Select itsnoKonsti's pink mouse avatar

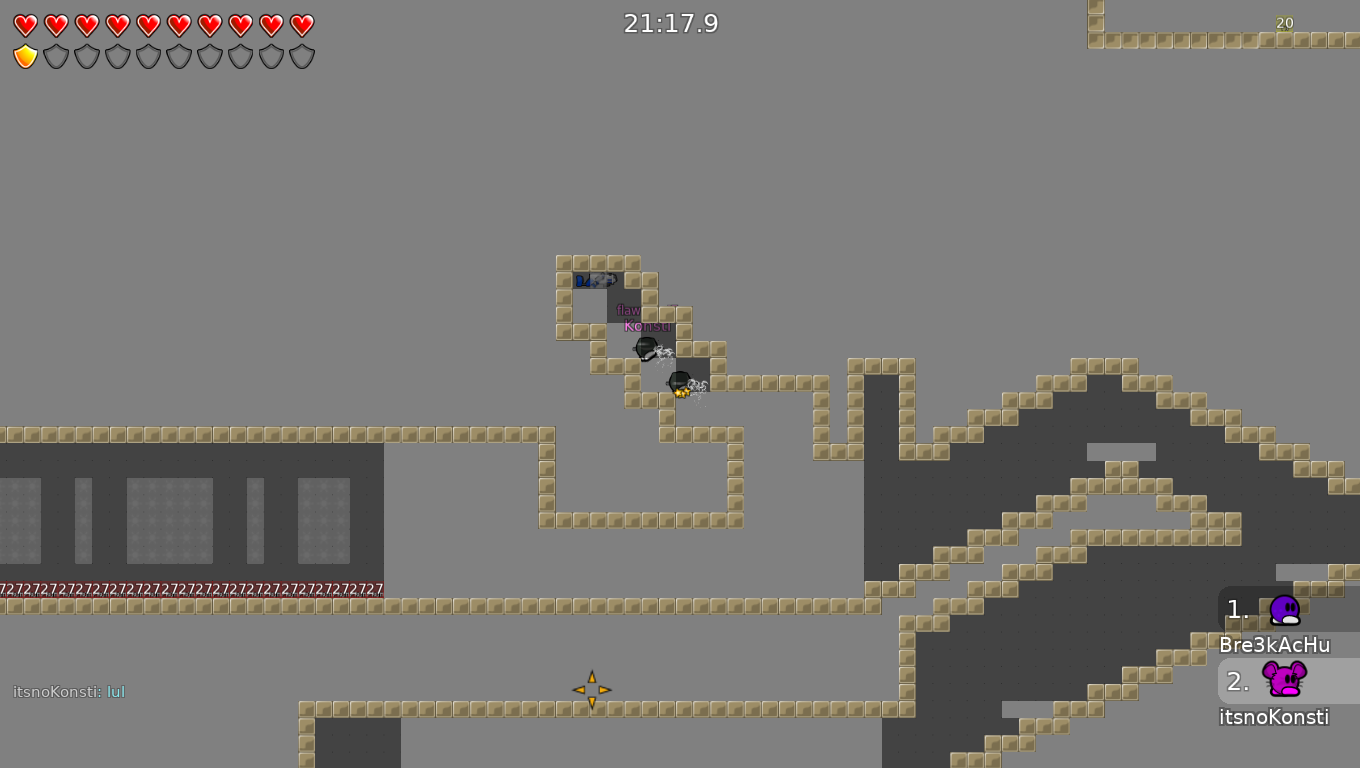coord(1285,682)
